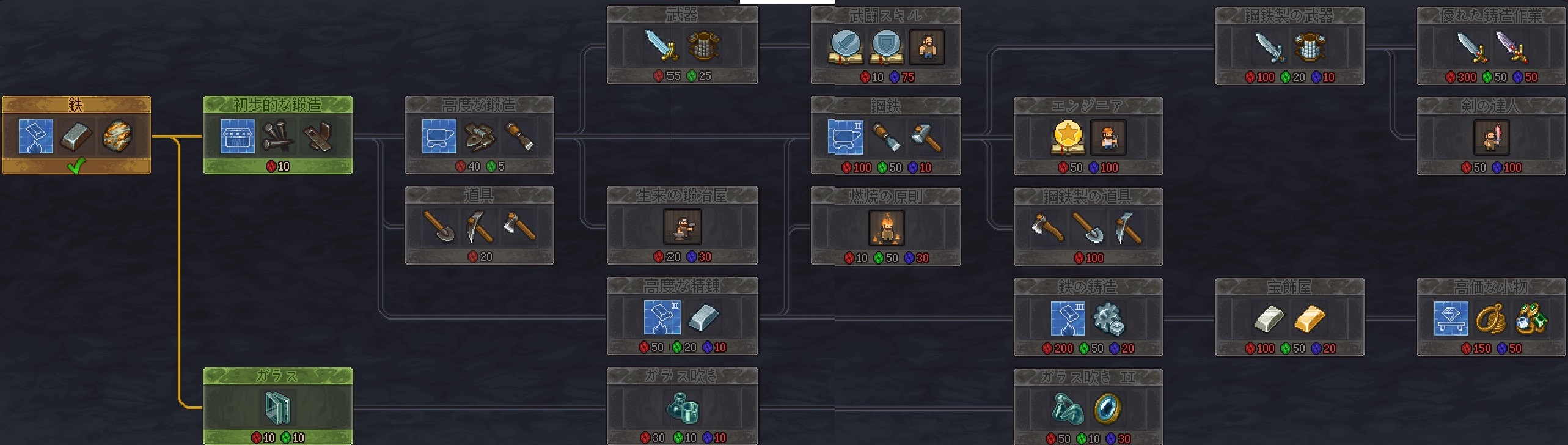Choose the 高度な鍛造 technology
This screenshot has height=445, width=1568.
pyautogui.click(x=479, y=135)
